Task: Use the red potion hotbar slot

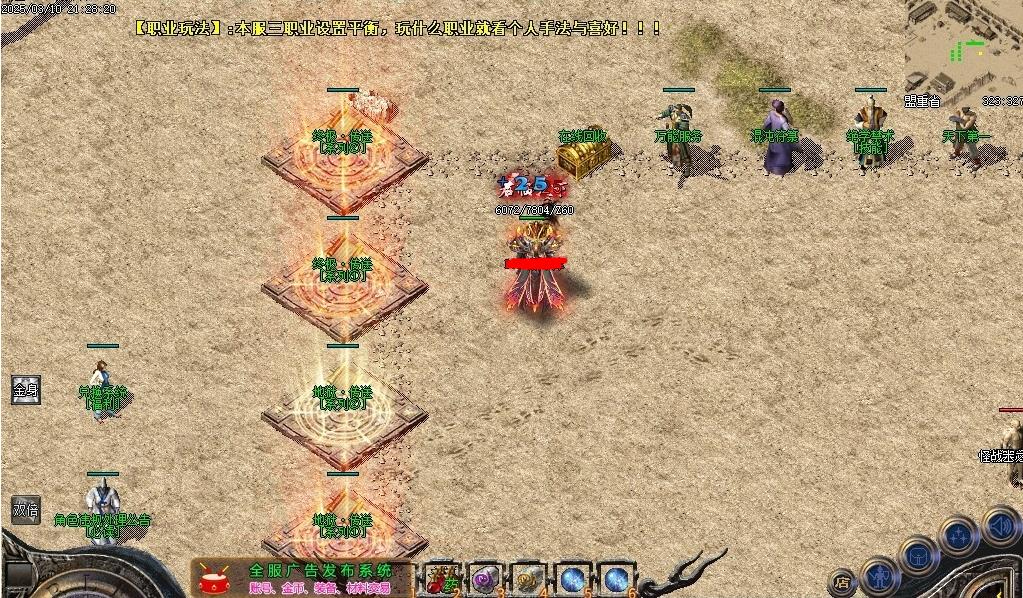Action: click(x=442, y=579)
